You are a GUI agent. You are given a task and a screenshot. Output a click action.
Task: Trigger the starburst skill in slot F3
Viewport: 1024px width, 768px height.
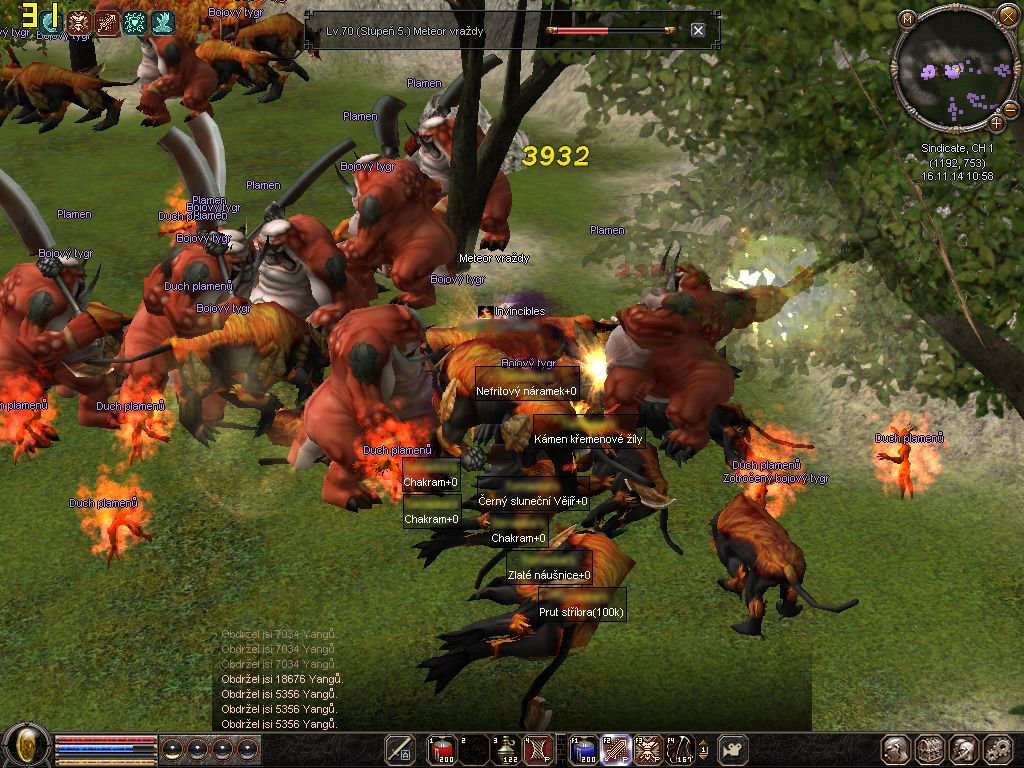pyautogui.click(x=649, y=749)
